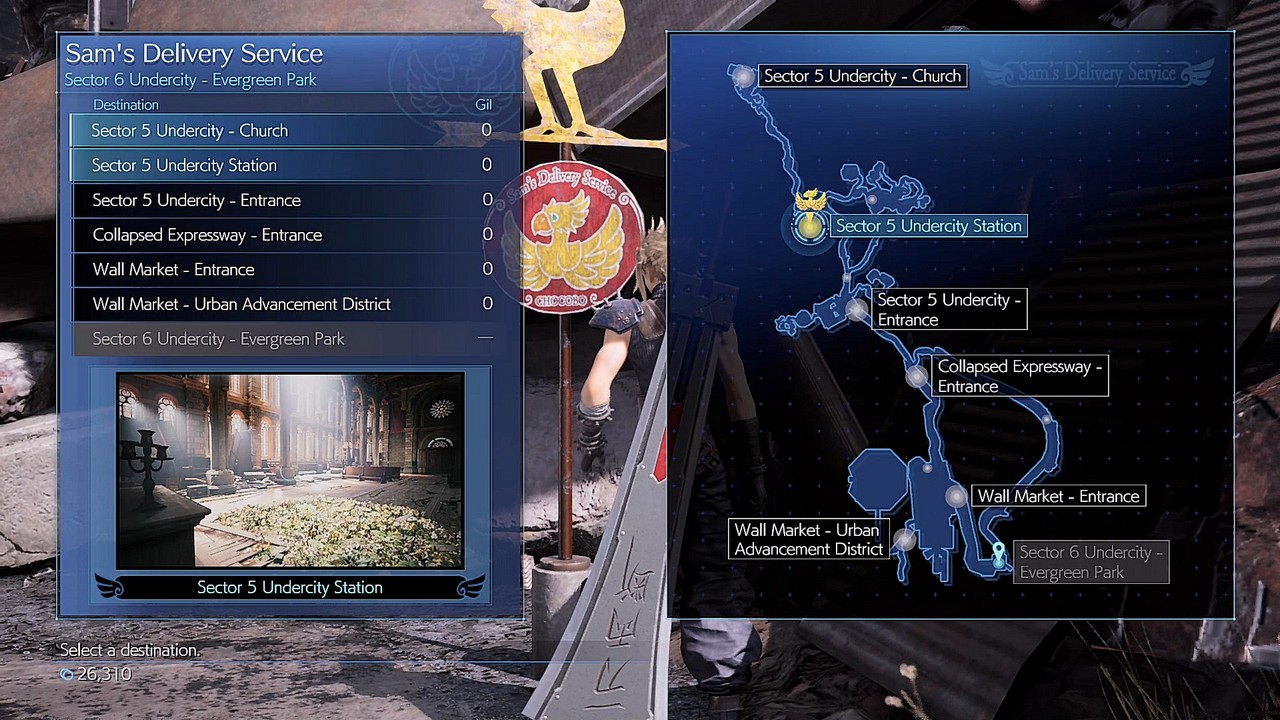Select the Sector 5 Undercity Station map label
Viewport: 1280px width, 720px height.
928,226
